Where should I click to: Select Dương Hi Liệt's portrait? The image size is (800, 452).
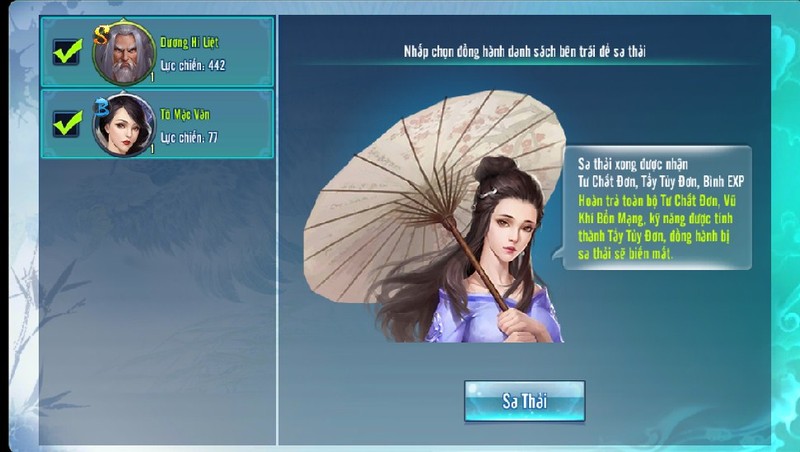click(x=124, y=52)
